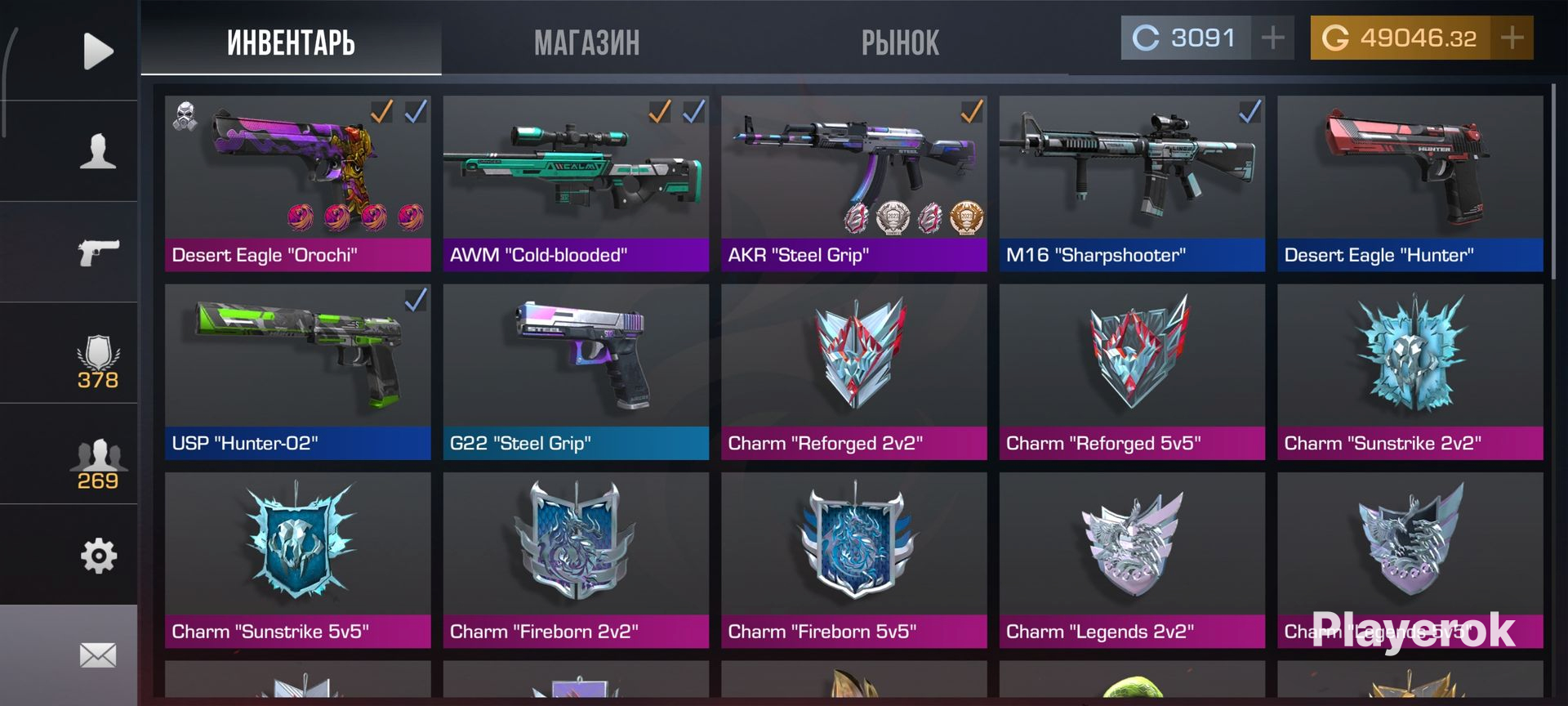
Task: Open the friends icon showing 269
Action: click(x=97, y=463)
